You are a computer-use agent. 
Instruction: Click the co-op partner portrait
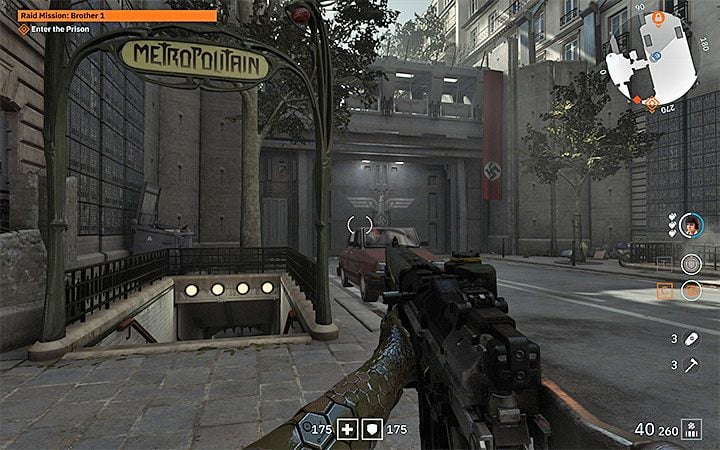pyautogui.click(x=690, y=224)
